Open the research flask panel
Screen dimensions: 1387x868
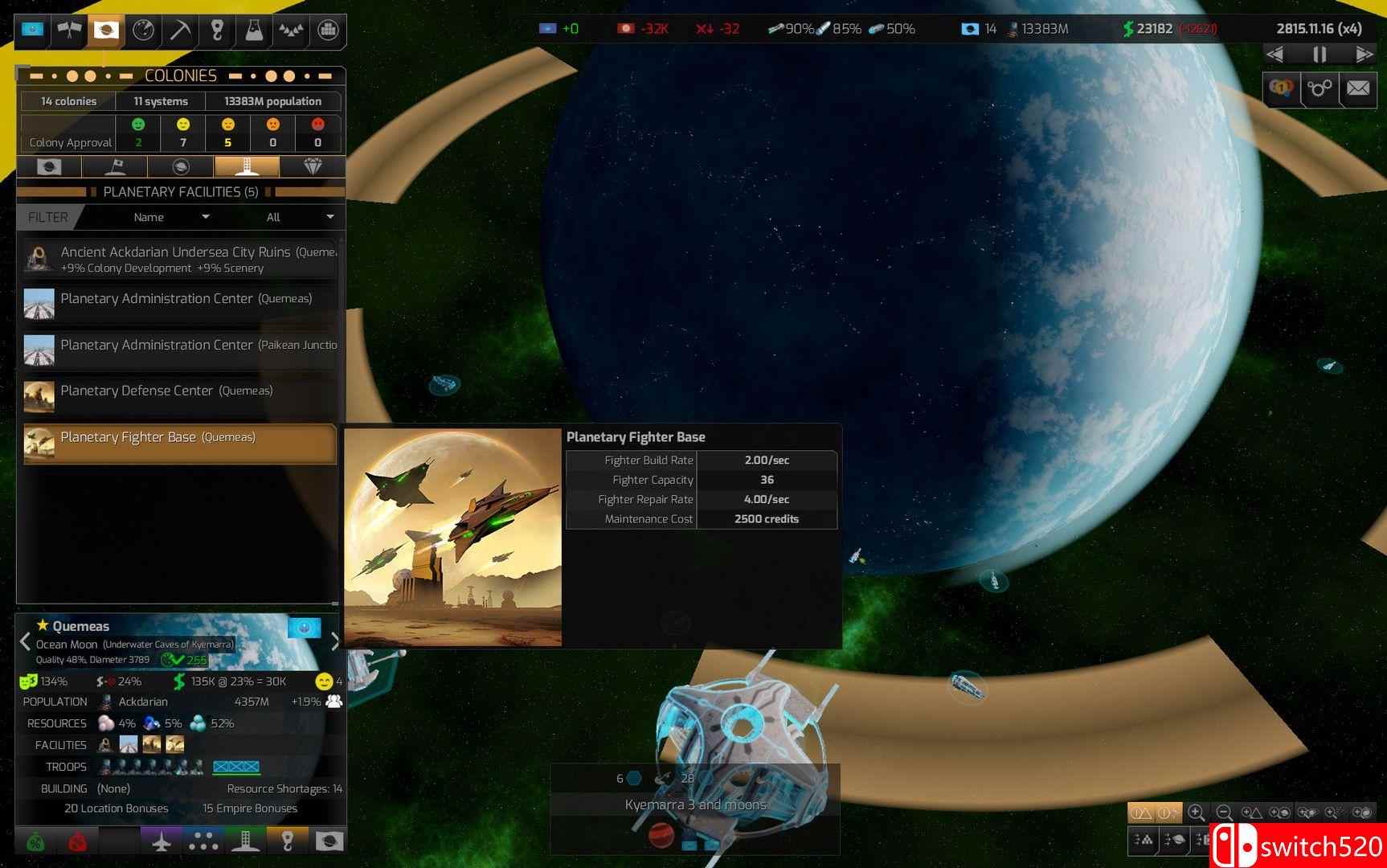pyautogui.click(x=253, y=30)
